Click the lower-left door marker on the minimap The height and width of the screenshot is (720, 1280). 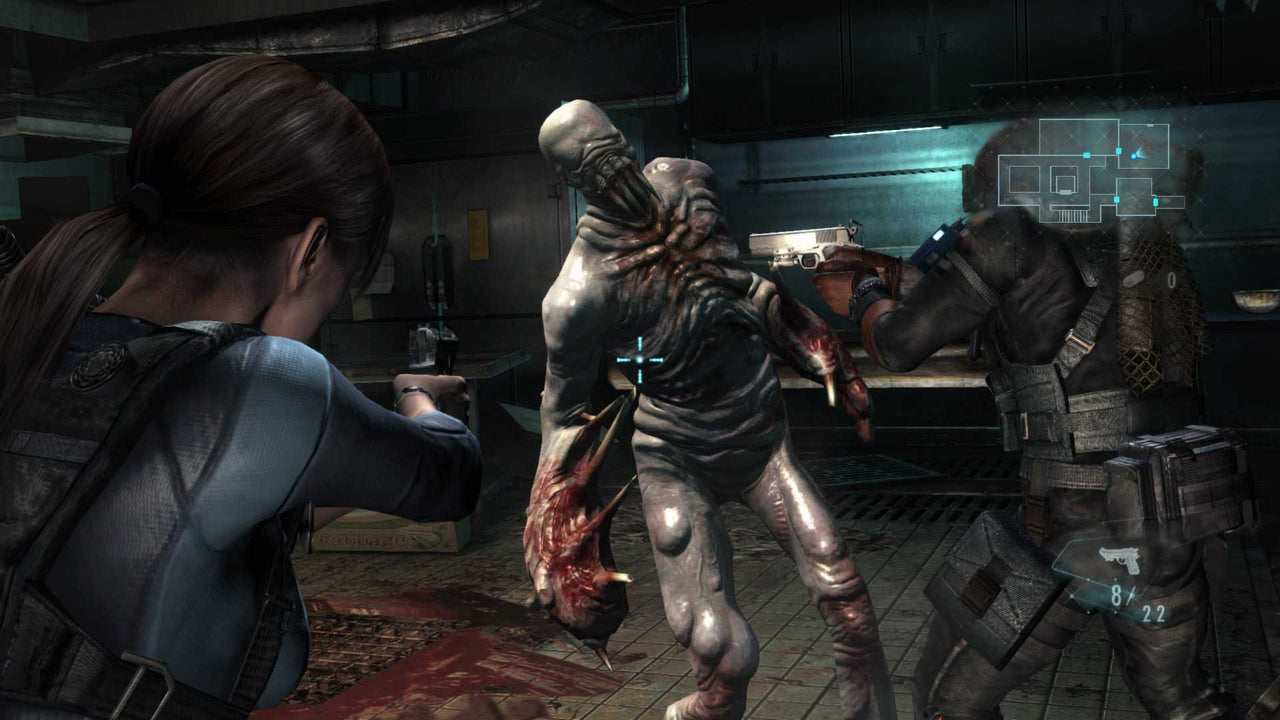click(1117, 200)
